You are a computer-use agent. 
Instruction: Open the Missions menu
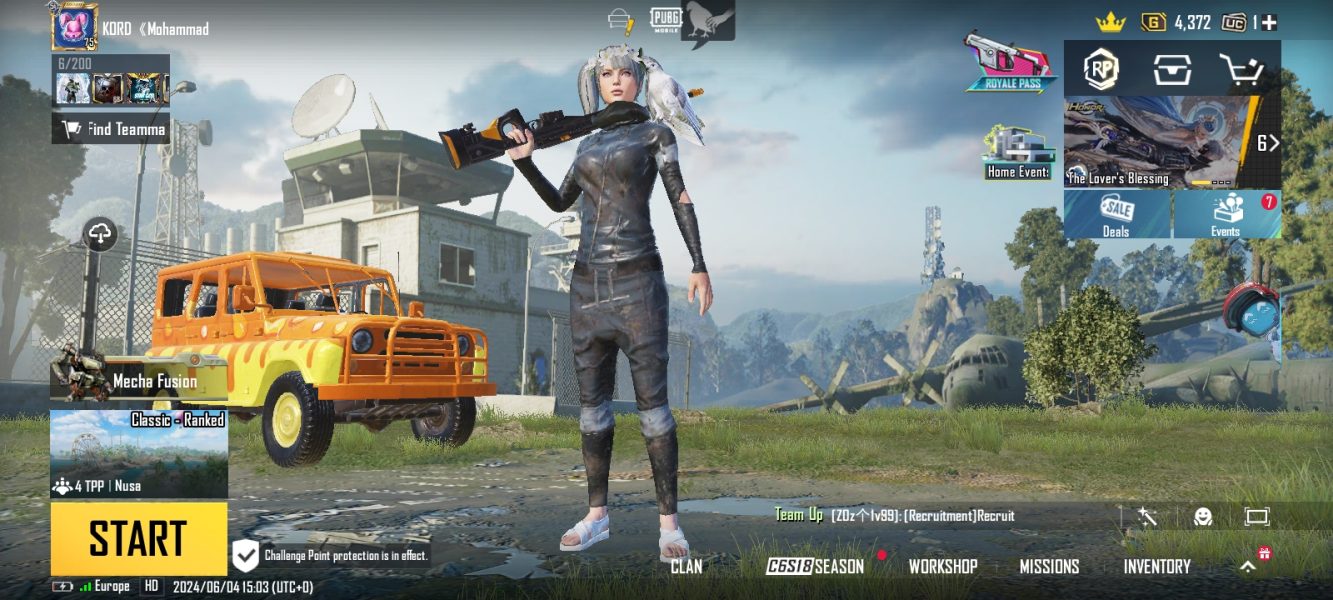pyautogui.click(x=1049, y=566)
